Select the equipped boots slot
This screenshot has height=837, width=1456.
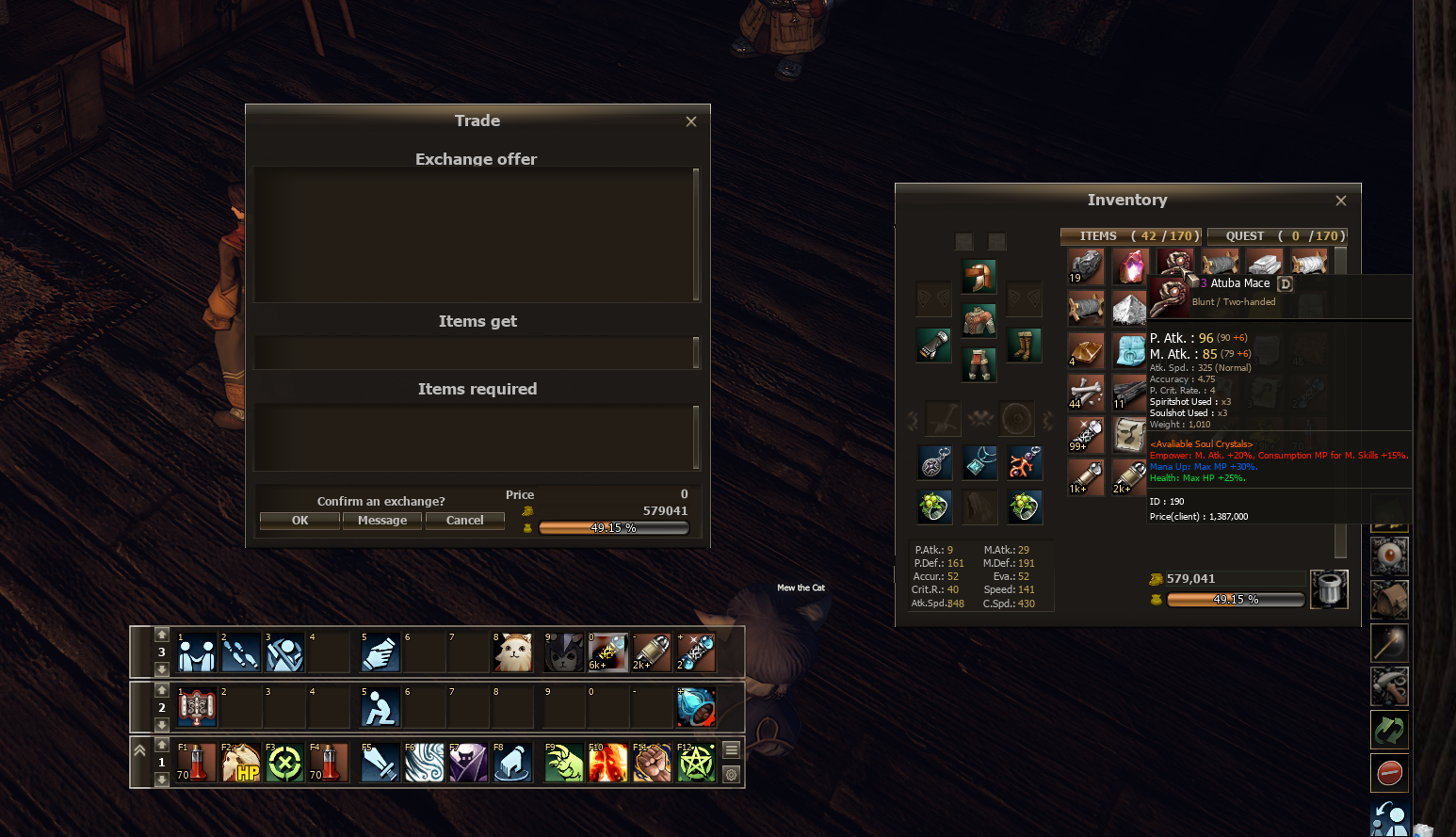[1024, 346]
